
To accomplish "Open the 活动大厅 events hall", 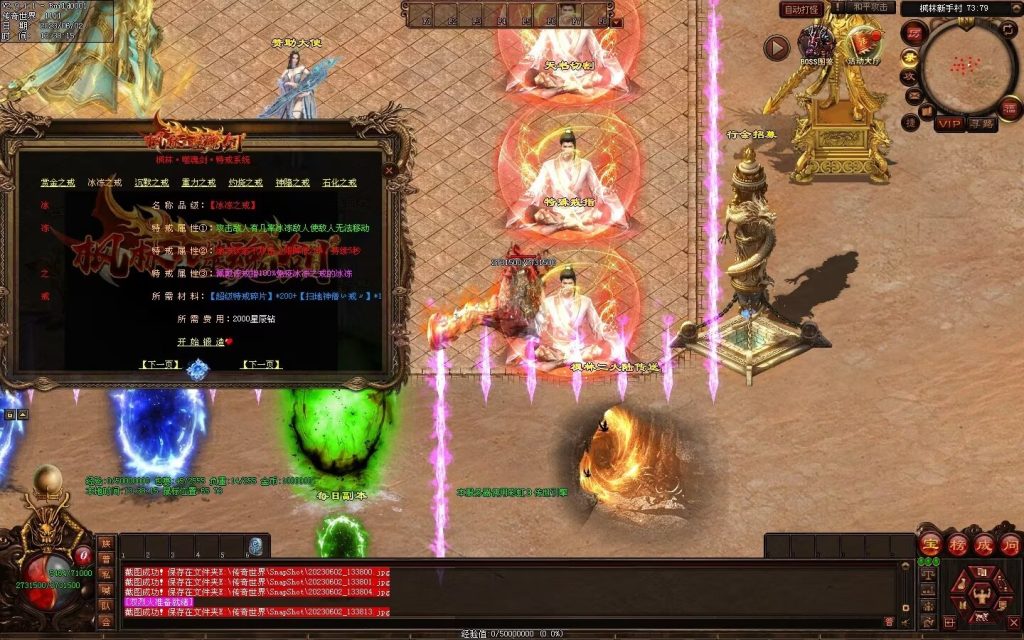I will click(x=862, y=44).
